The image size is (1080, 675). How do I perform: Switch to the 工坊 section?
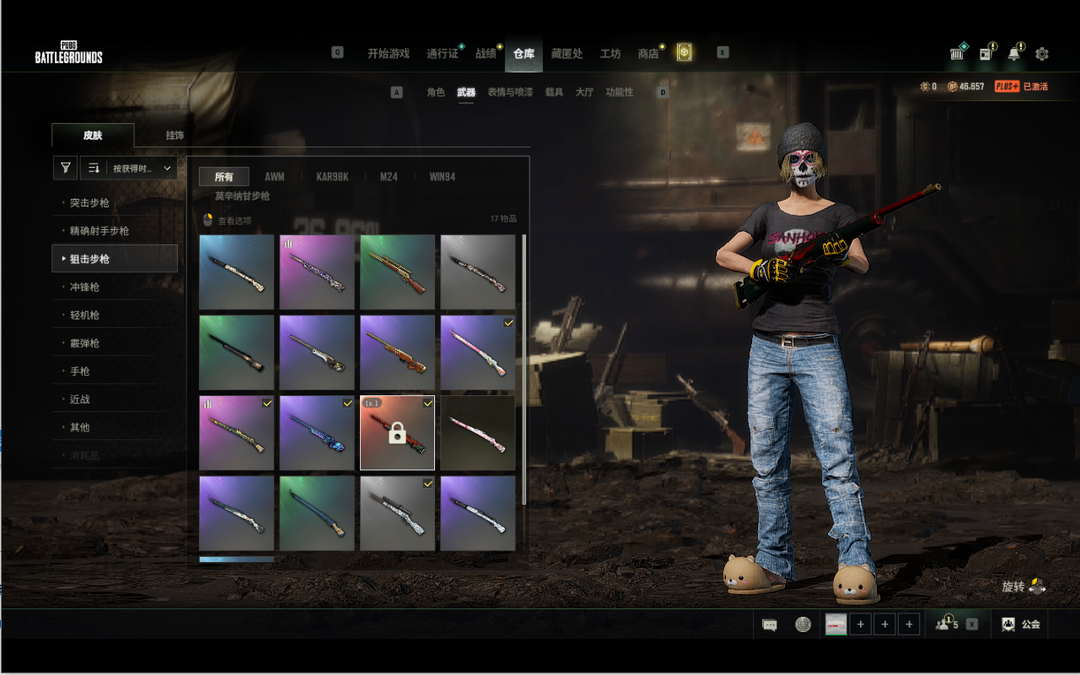610,54
